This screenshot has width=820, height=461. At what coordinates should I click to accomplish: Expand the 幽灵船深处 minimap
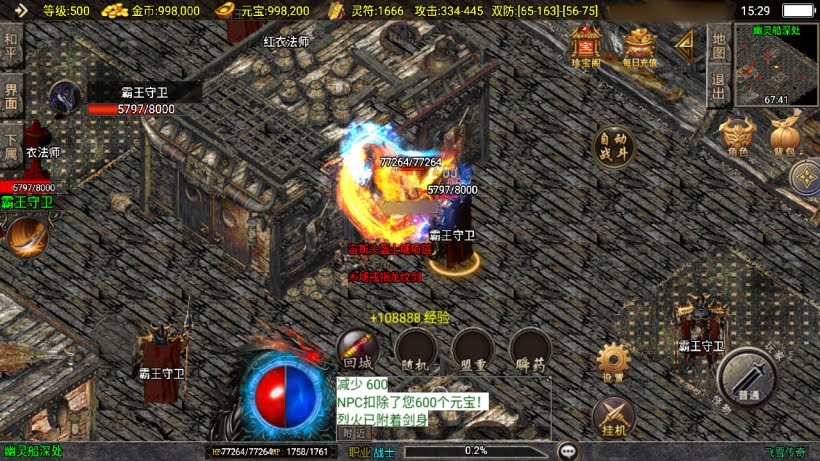pos(776,62)
